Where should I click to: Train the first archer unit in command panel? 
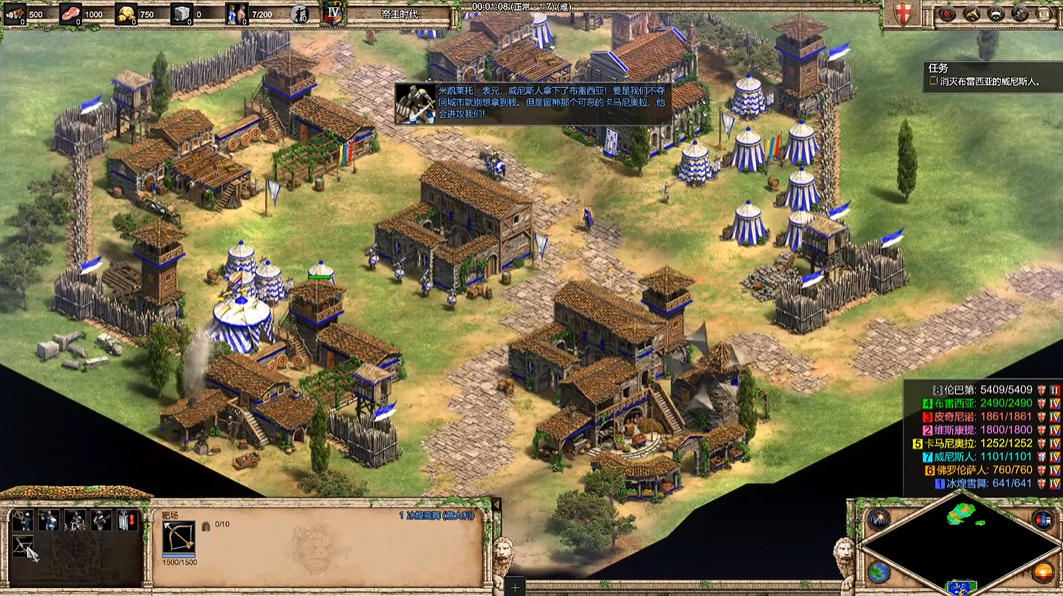tap(22, 520)
